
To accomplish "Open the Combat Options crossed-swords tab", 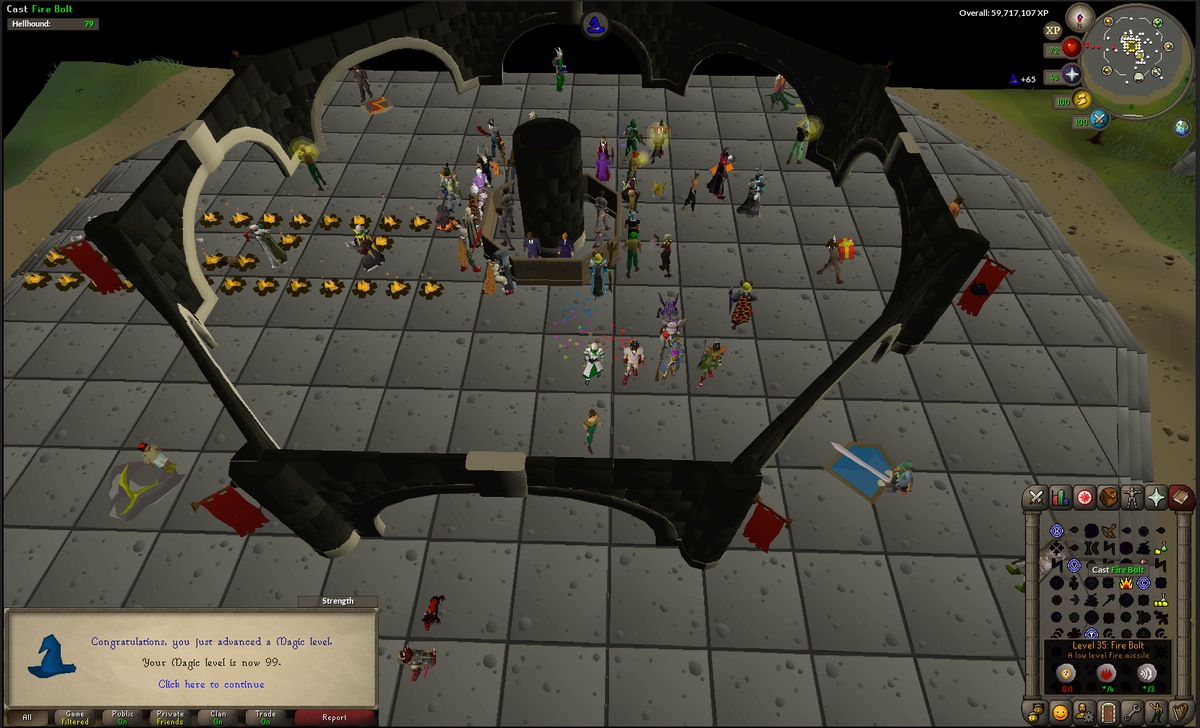I will [1036, 497].
